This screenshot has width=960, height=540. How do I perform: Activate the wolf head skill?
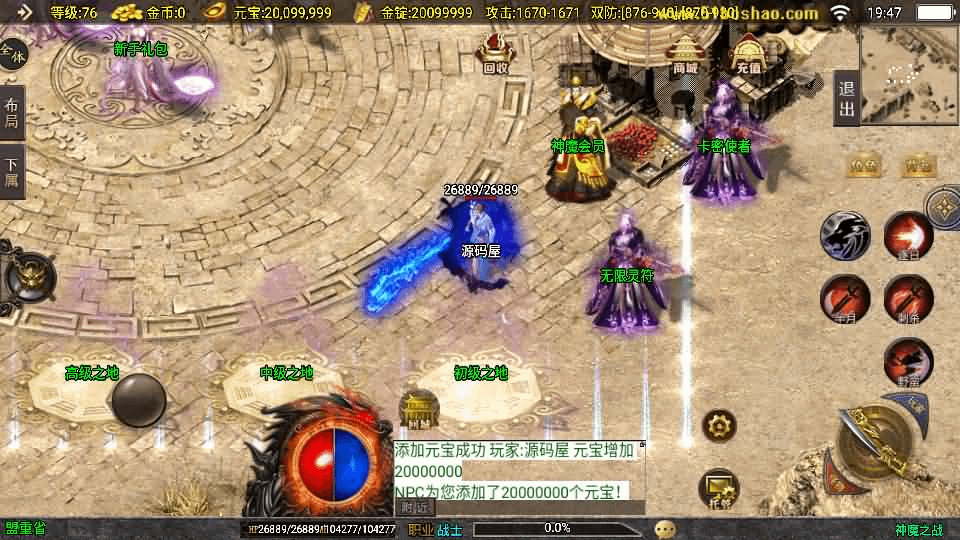coord(845,236)
